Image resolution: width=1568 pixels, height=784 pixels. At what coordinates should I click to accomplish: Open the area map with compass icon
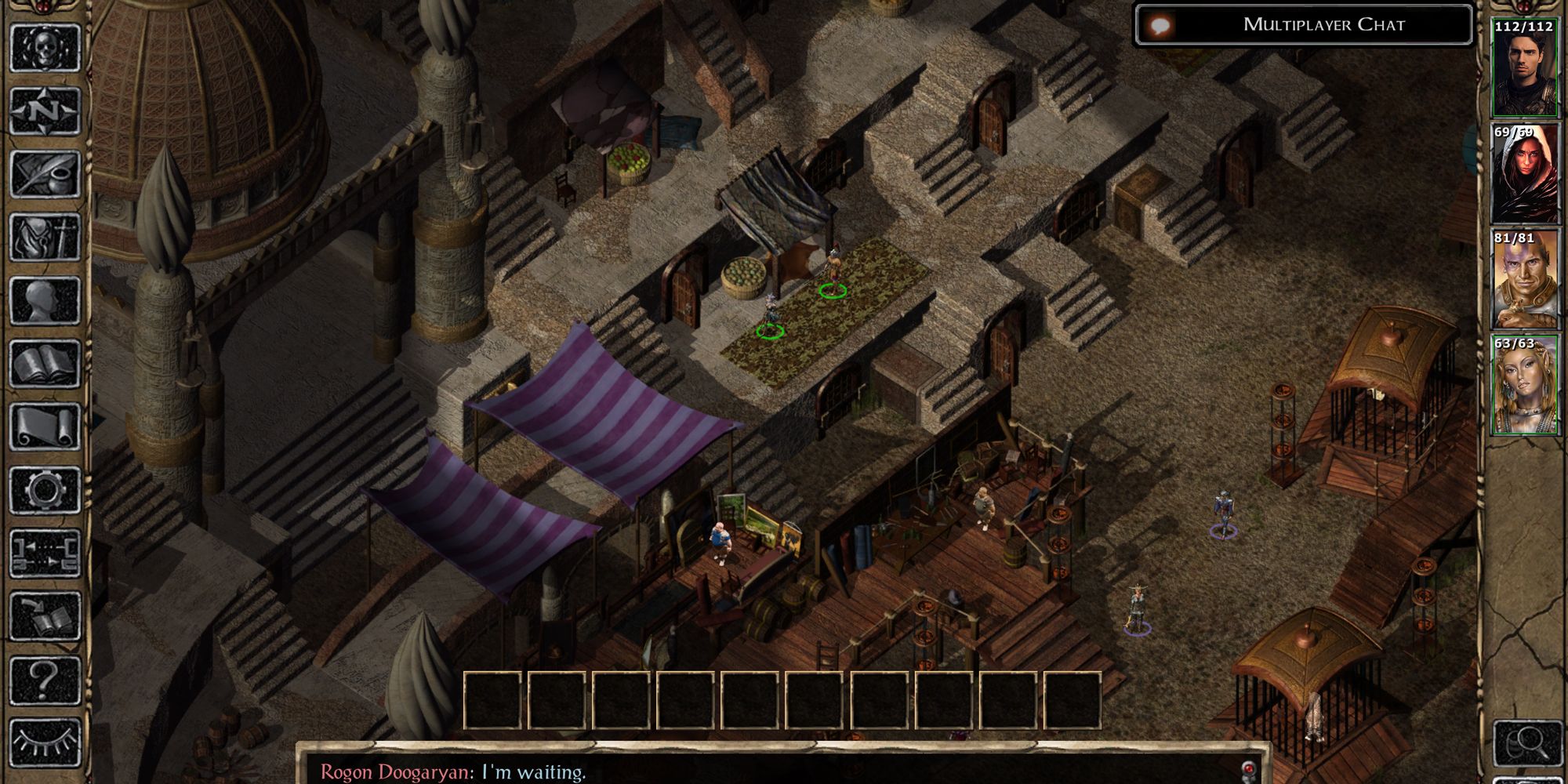[45, 111]
